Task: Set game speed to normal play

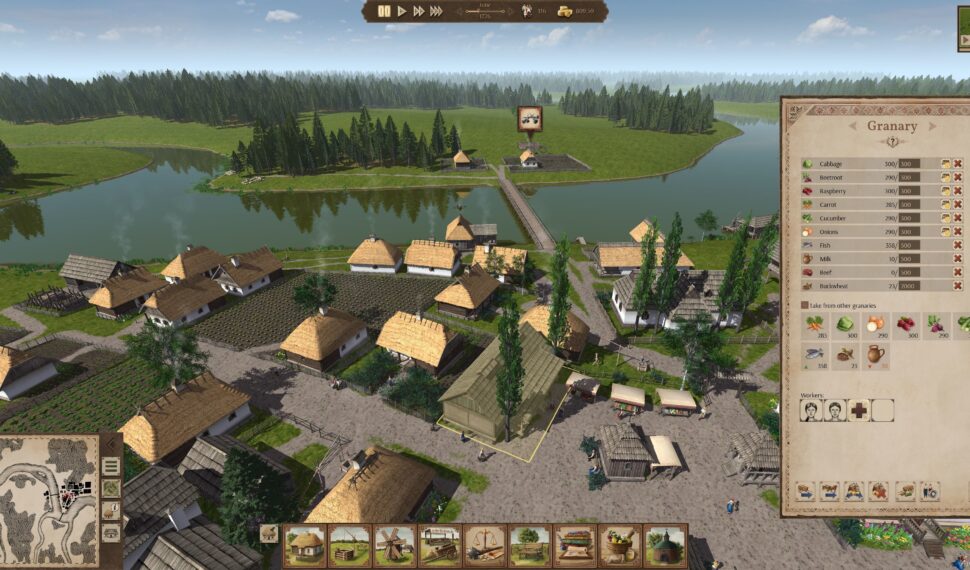Action: point(402,11)
